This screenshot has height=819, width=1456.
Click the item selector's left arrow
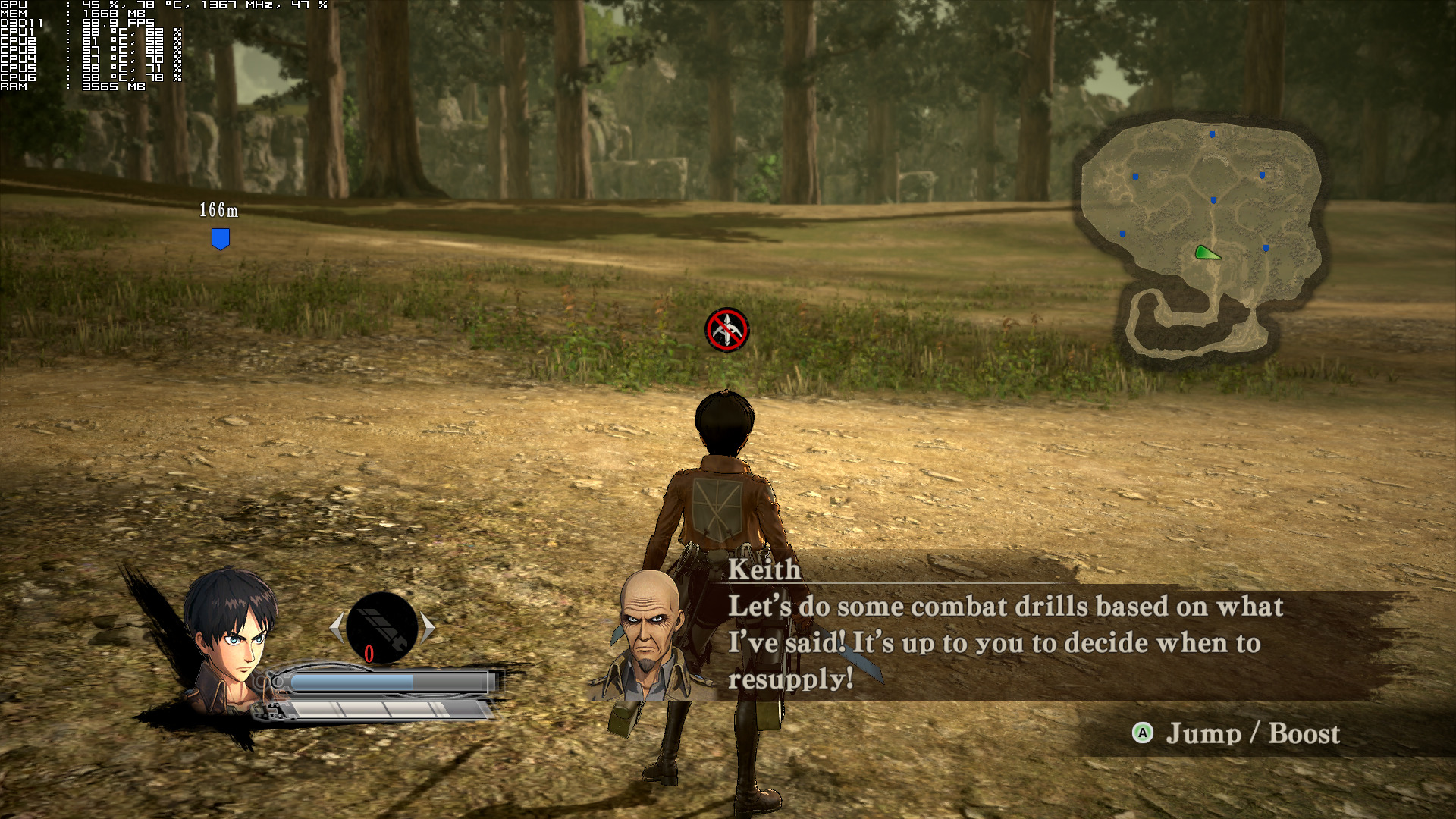coord(337,628)
